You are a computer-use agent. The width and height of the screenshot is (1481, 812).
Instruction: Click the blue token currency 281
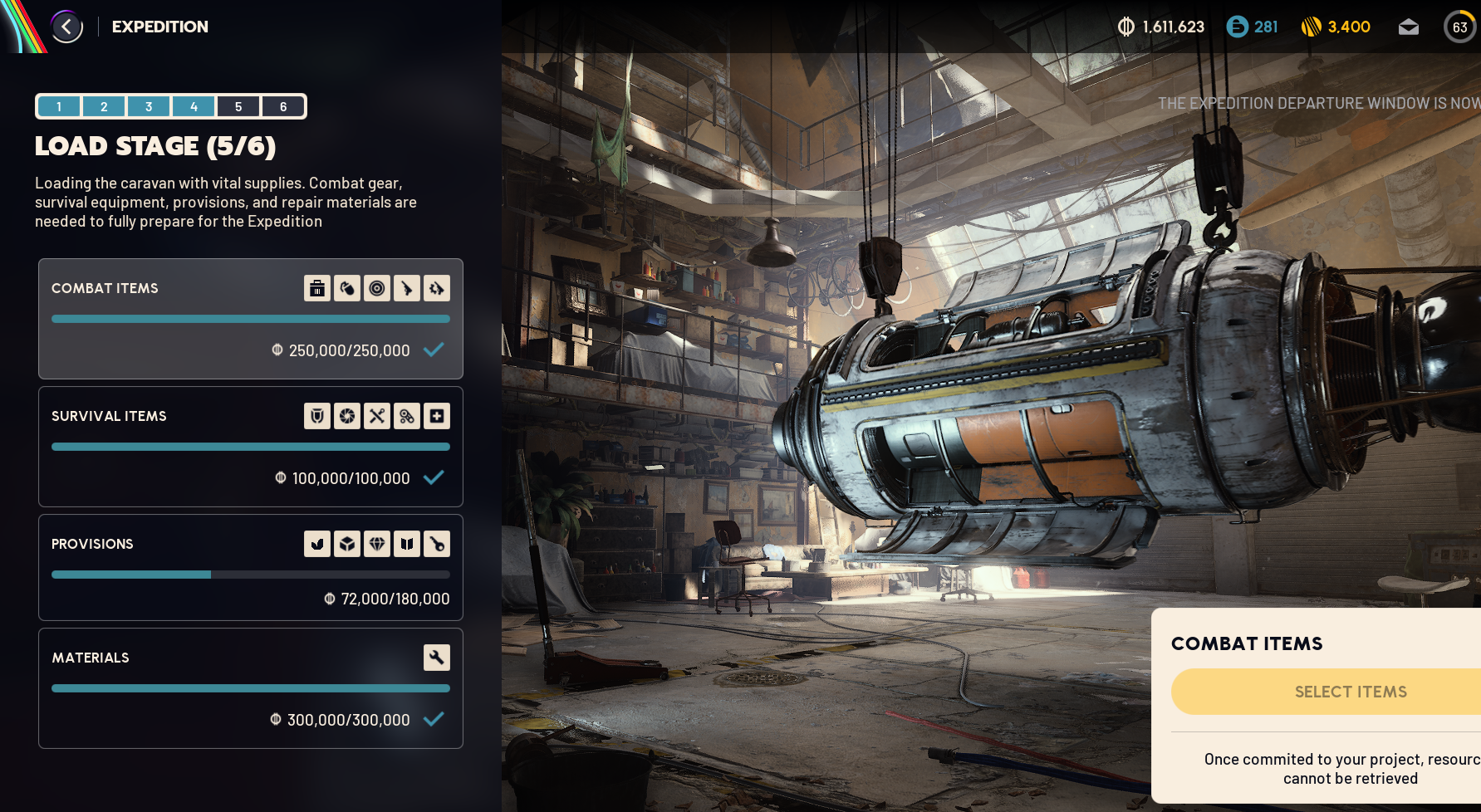click(x=1252, y=27)
